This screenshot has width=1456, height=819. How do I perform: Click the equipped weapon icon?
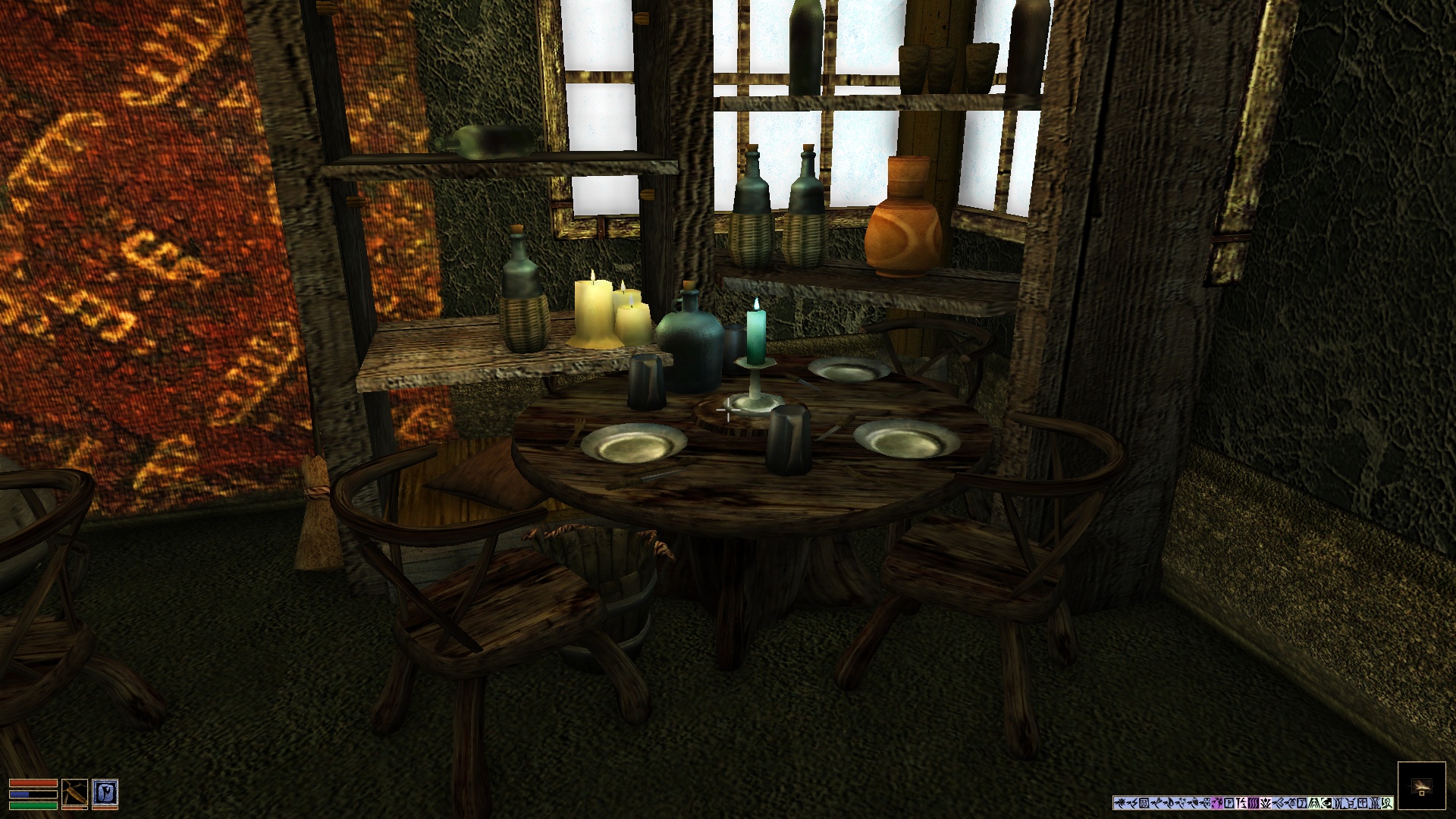tap(74, 793)
